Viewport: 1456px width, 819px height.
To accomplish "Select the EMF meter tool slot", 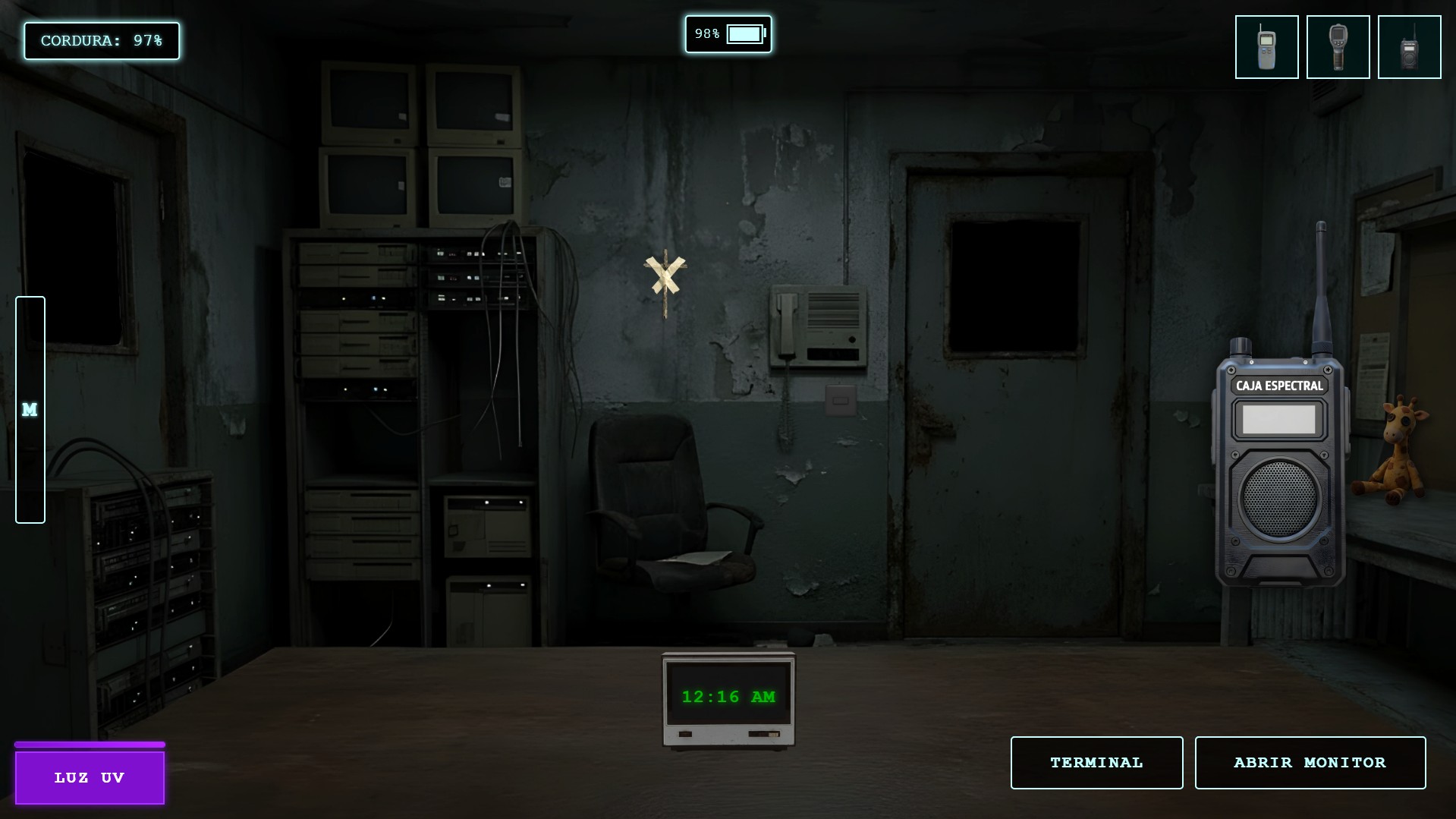I will (1266, 47).
